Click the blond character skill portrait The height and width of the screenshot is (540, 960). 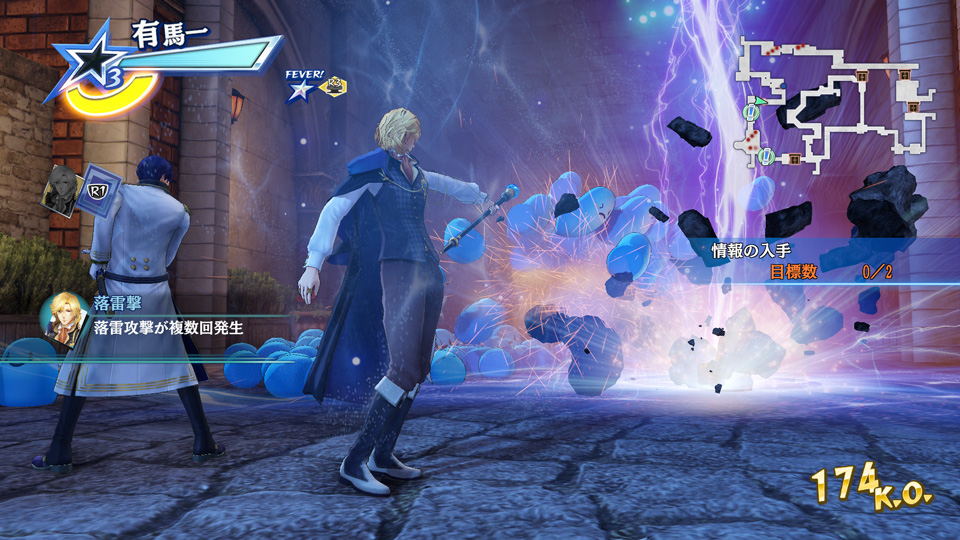pyautogui.click(x=64, y=317)
